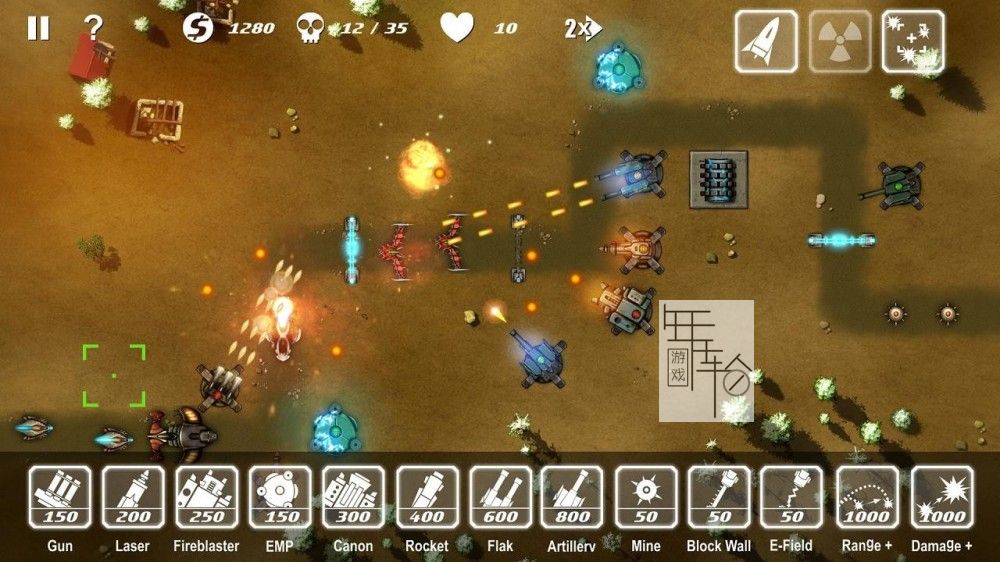Pick the Flak tower
1000x562 pixels.
pyautogui.click(x=500, y=497)
